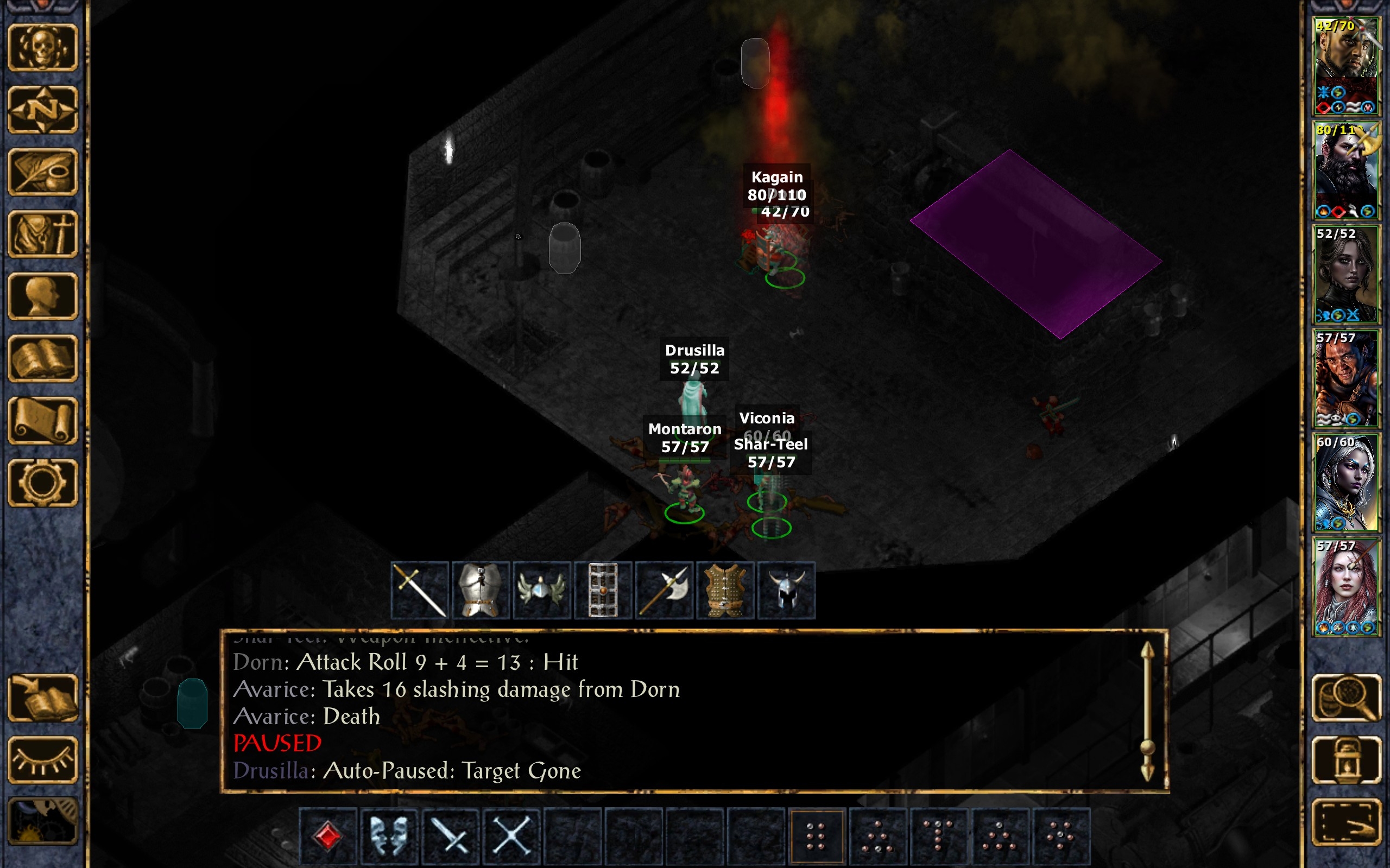Select the hooded Viconia portrait showing 60/60

pyautogui.click(x=1346, y=482)
